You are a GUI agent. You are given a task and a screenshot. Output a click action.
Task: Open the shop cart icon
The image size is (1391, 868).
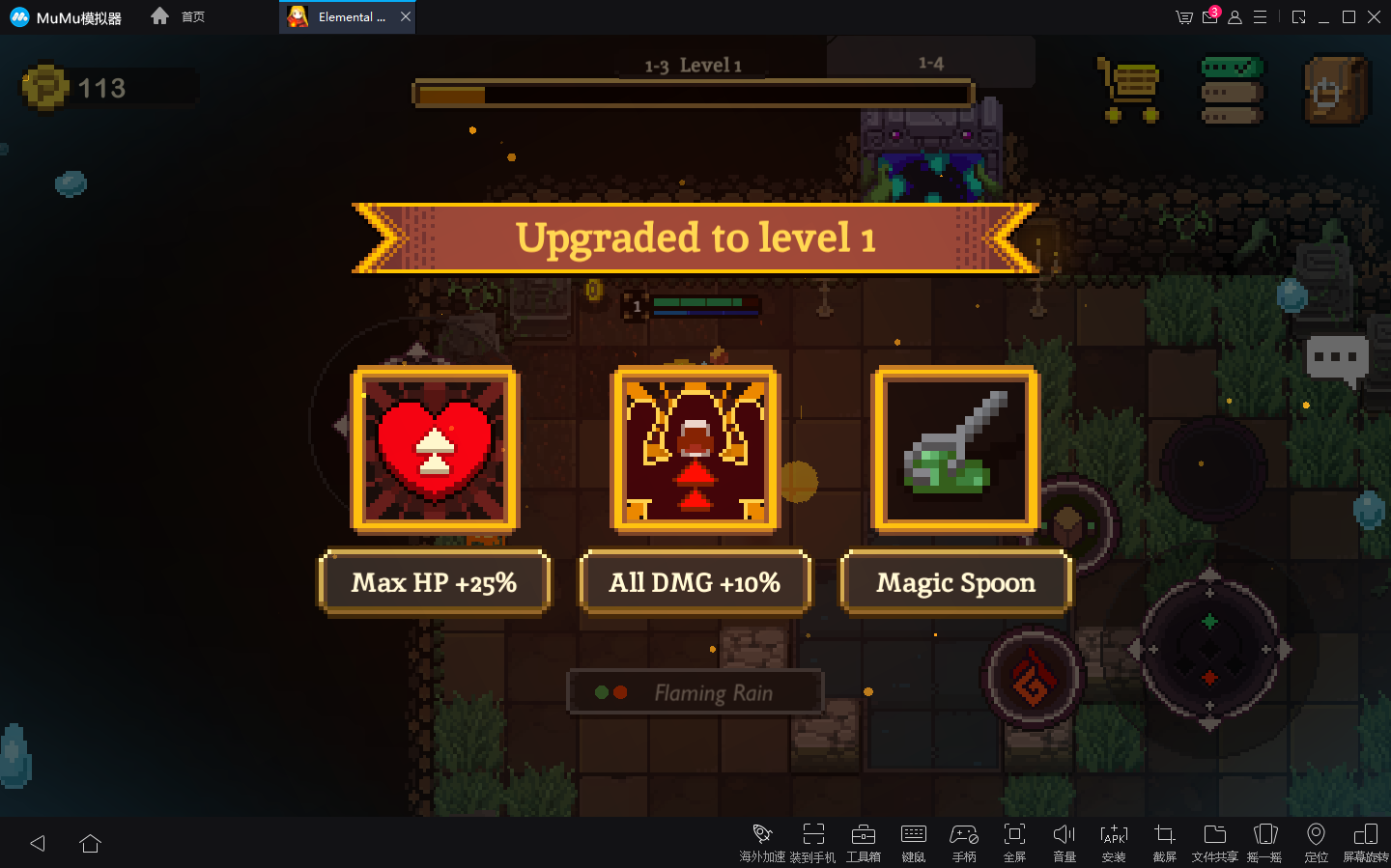pyautogui.click(x=1130, y=89)
